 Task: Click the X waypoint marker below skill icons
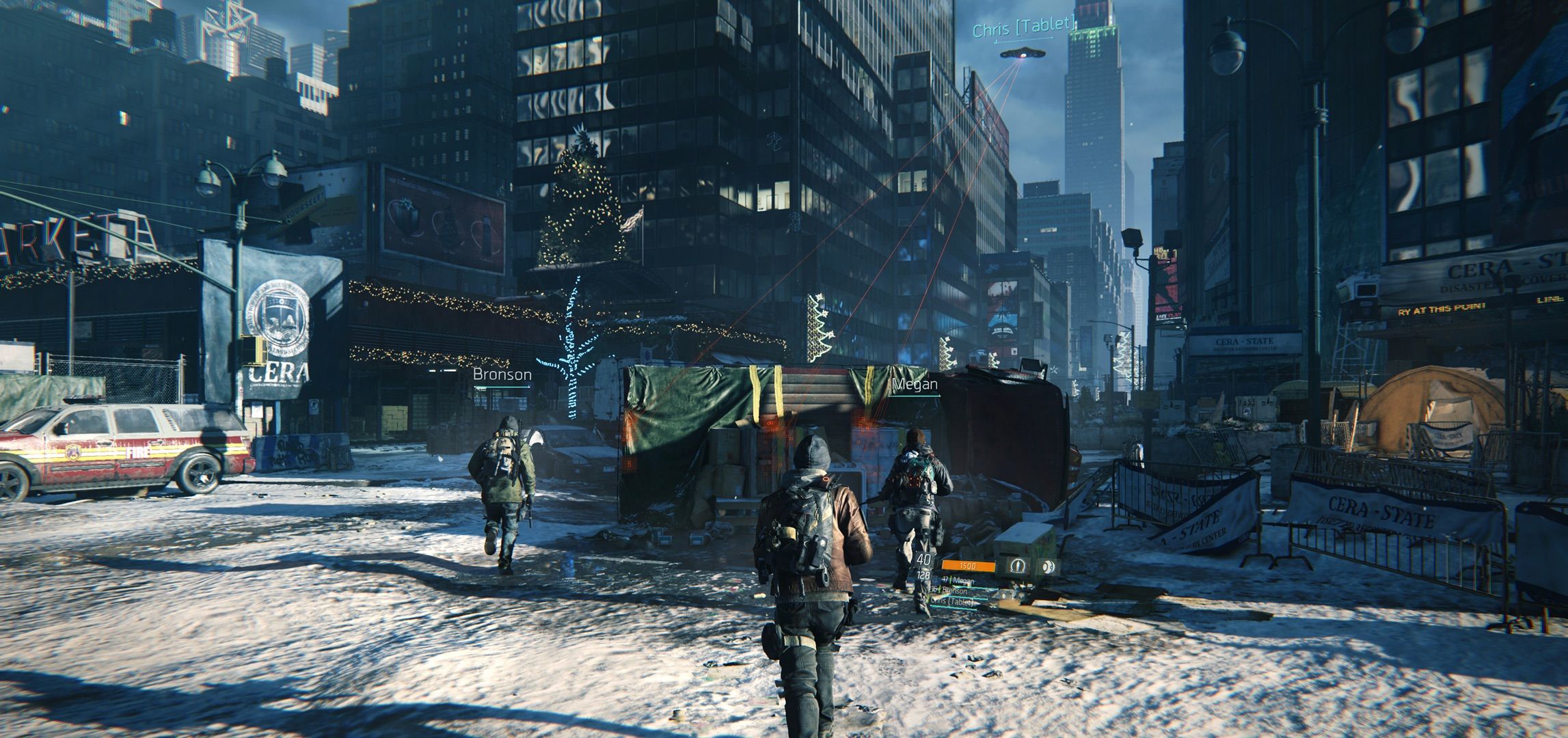tap(993, 606)
